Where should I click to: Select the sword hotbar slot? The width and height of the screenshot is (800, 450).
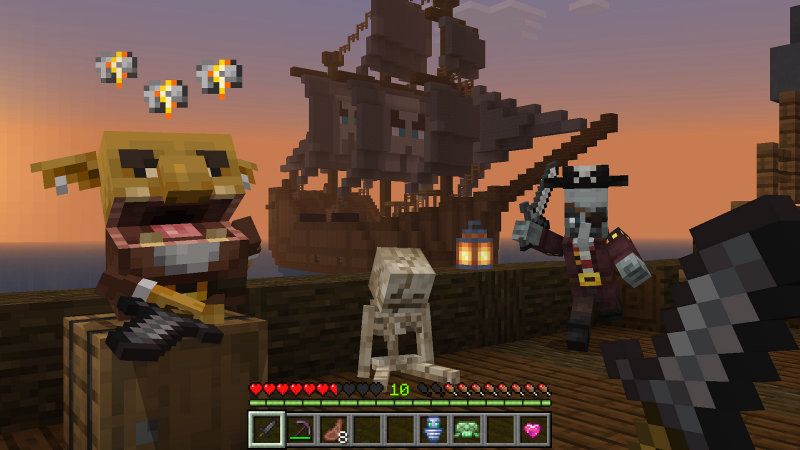pyautogui.click(x=265, y=429)
